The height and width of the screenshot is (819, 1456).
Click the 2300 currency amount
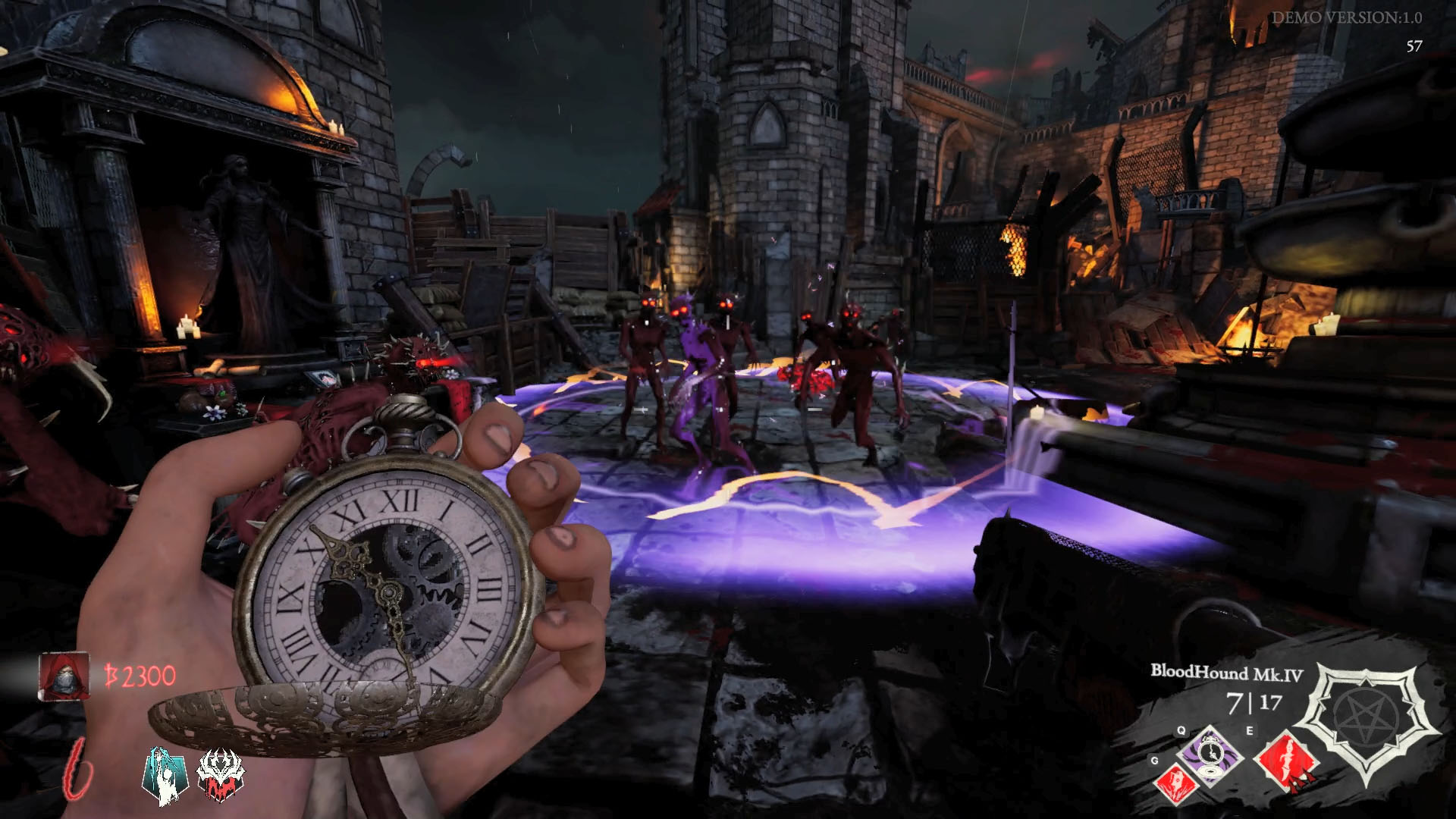tap(150, 675)
